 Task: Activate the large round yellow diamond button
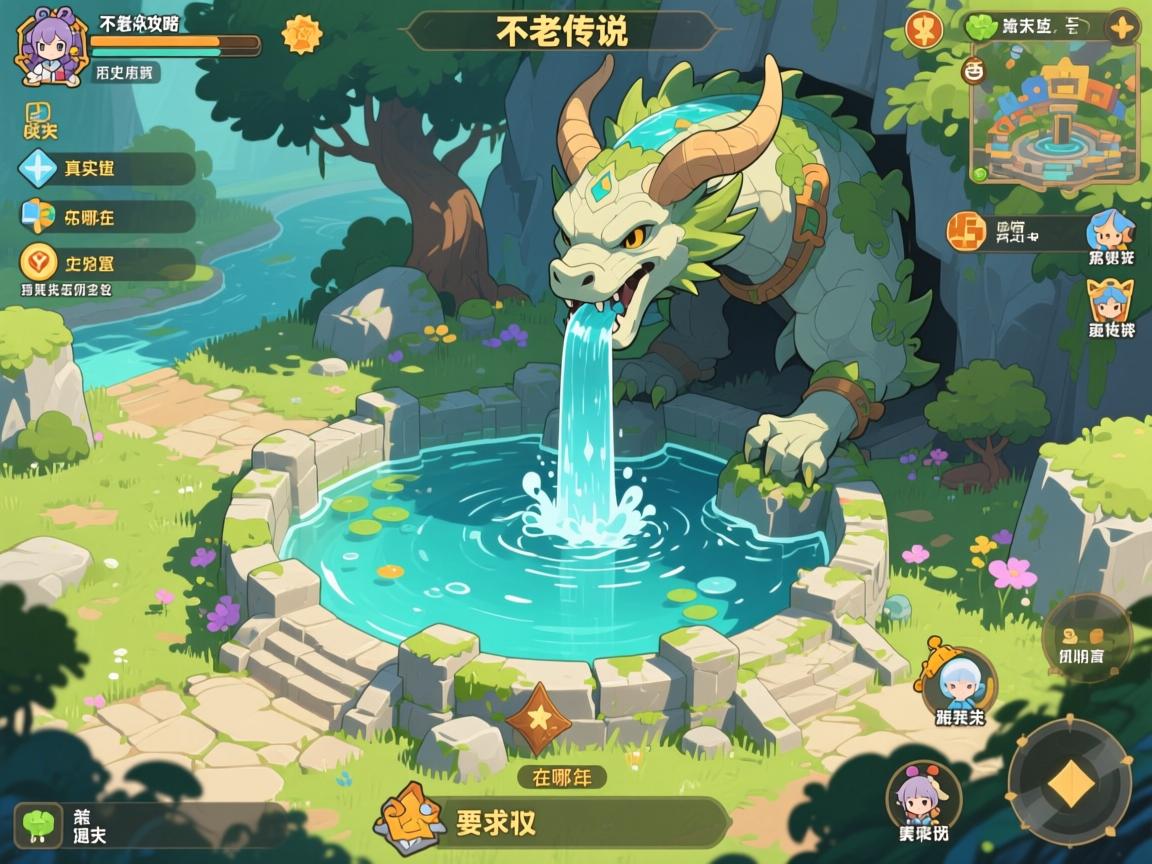1069,784
